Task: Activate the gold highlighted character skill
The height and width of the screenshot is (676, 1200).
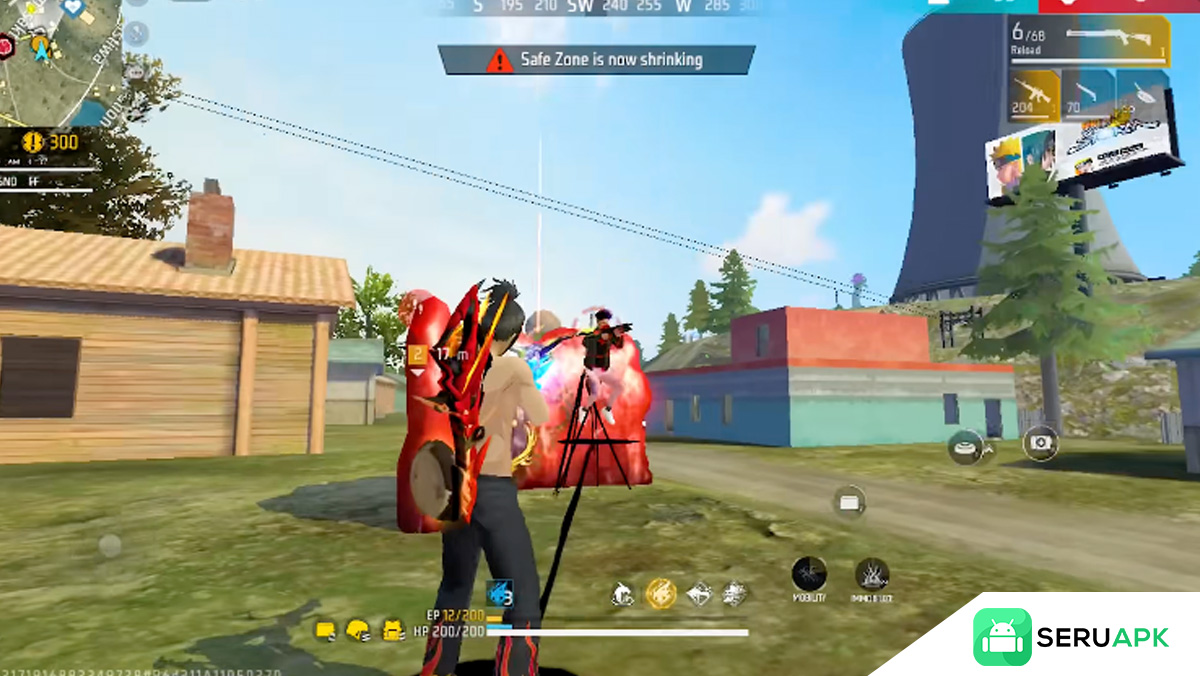Action: point(660,594)
